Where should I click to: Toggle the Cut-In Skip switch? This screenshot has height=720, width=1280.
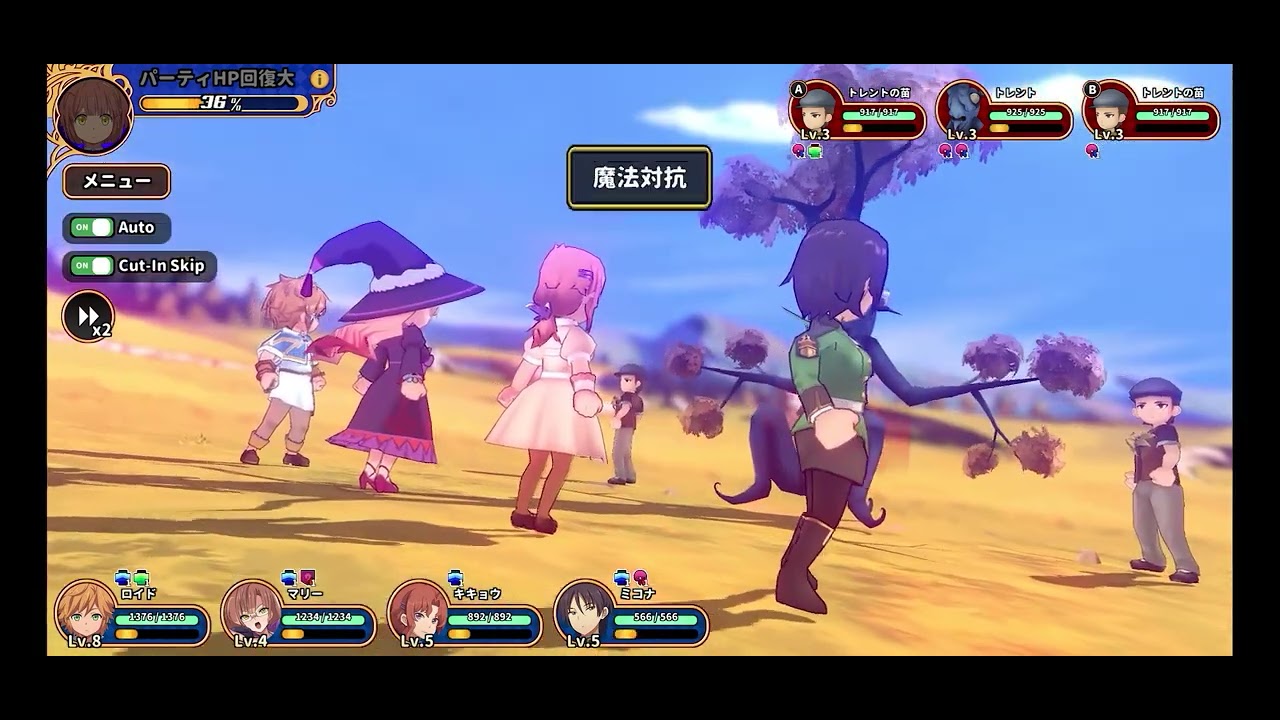pyautogui.click(x=92, y=266)
